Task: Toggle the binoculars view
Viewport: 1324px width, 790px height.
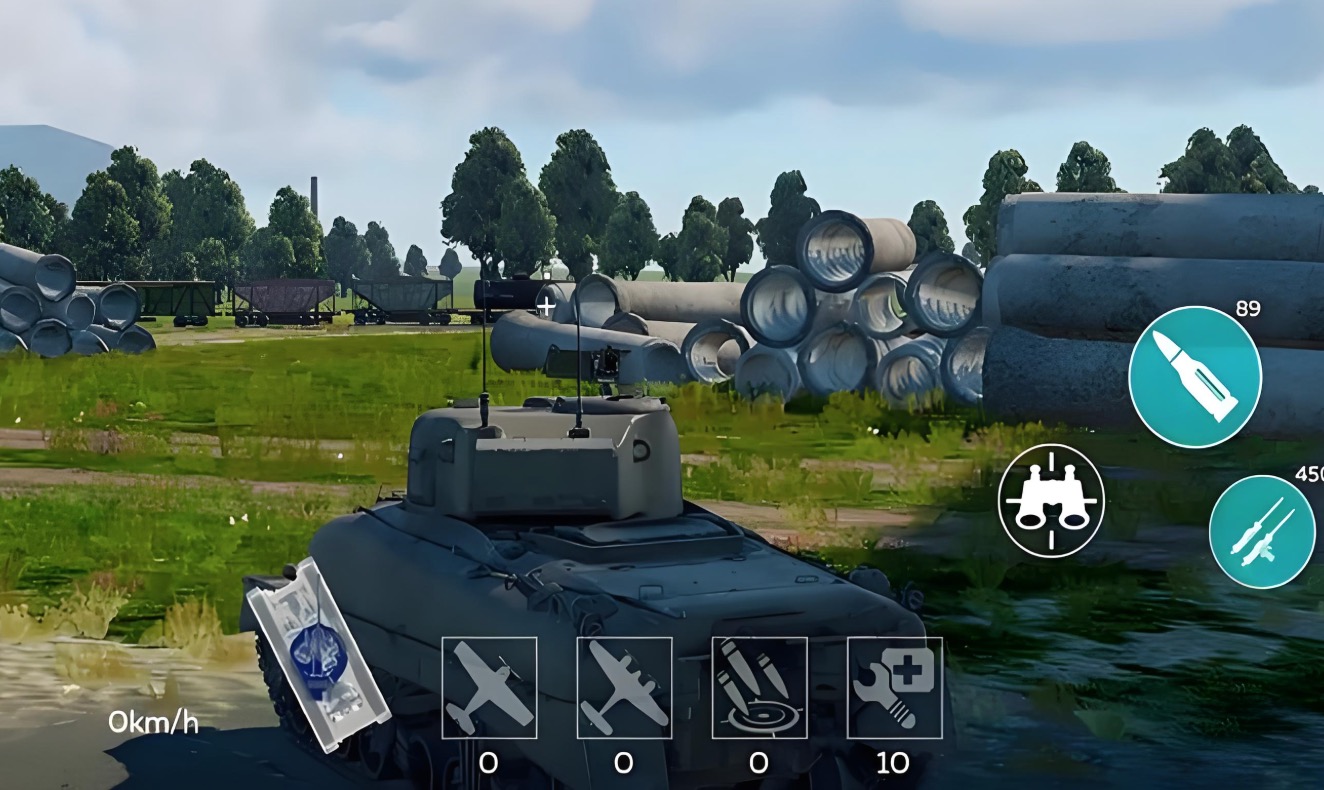Action: coord(1050,500)
